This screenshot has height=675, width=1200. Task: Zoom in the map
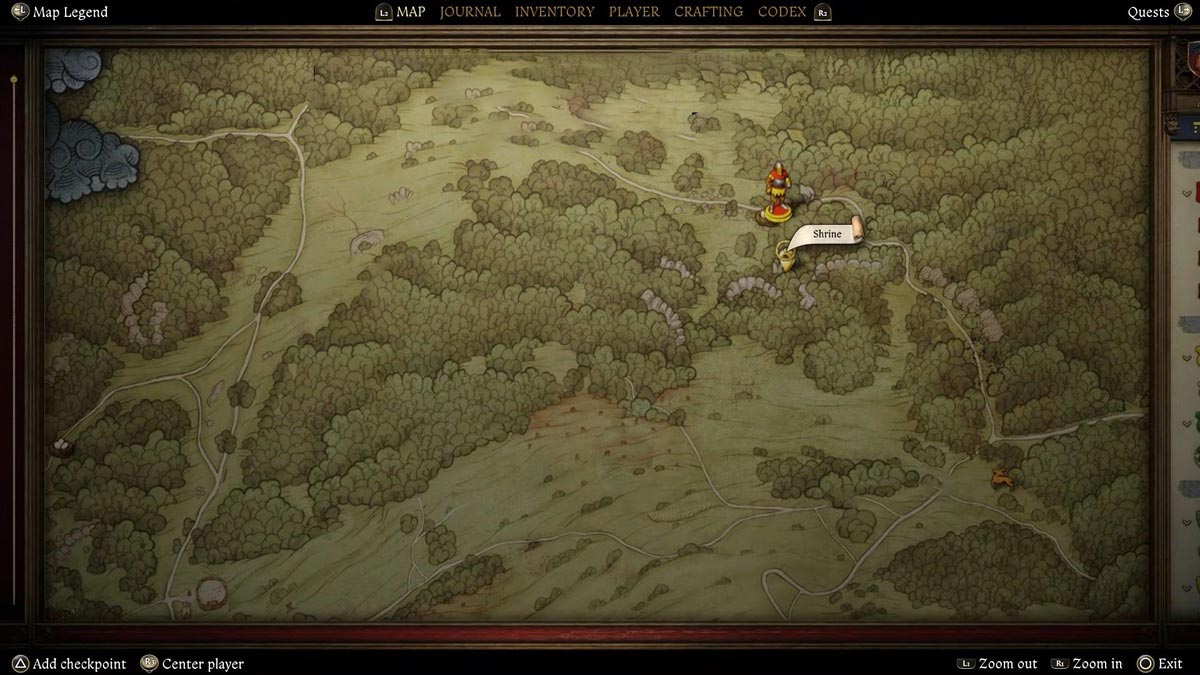coord(1099,664)
